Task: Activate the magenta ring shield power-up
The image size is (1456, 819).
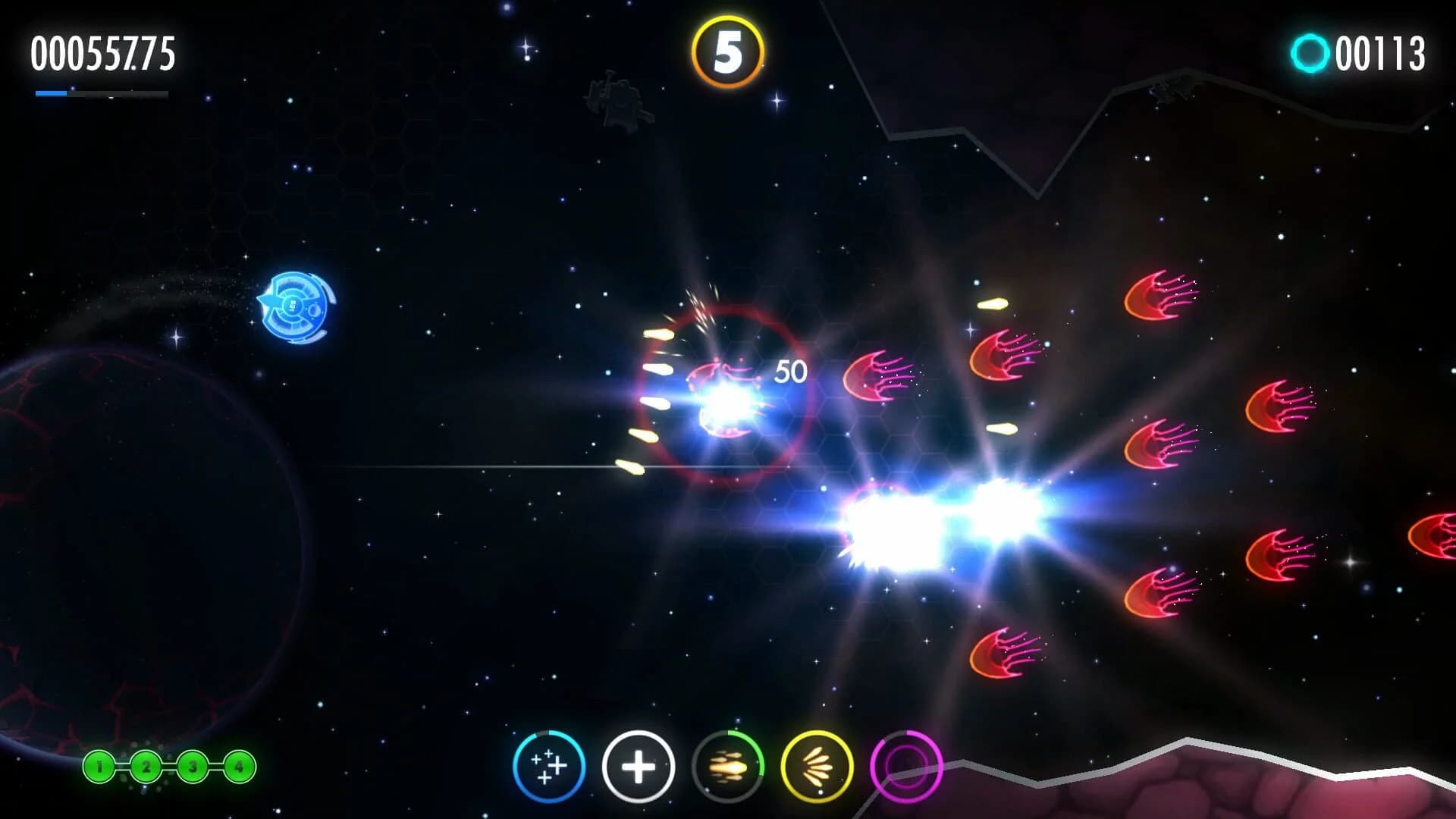Action: (x=907, y=766)
